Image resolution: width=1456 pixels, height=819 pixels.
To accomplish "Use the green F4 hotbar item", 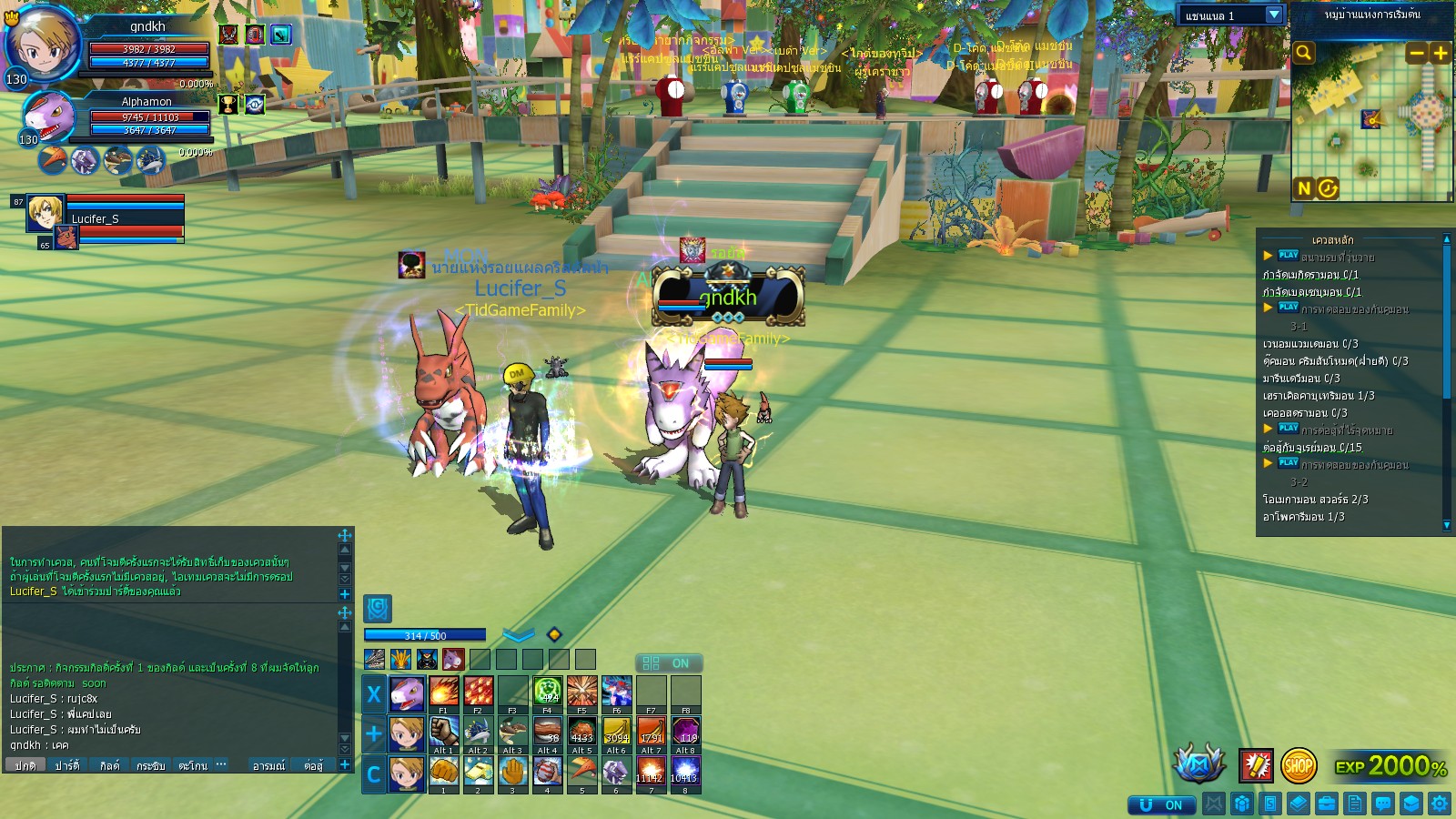I will point(547,692).
